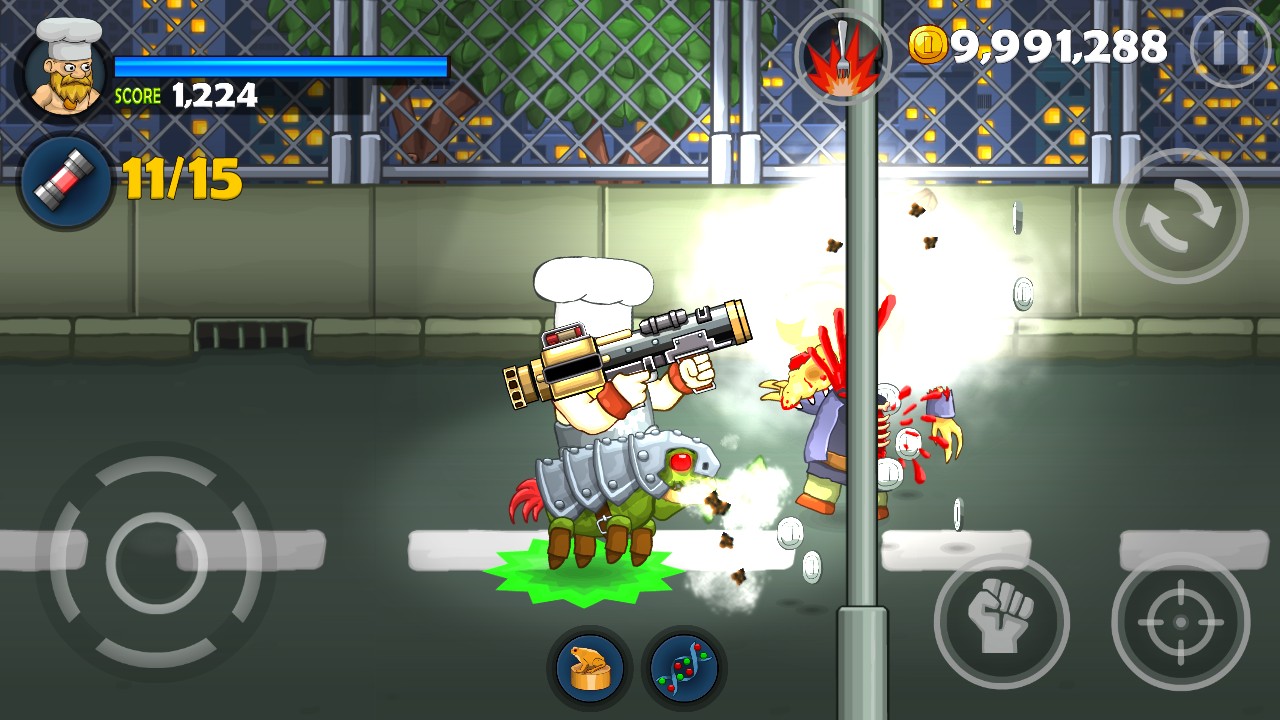Activate the DNA helix mutation button

coord(684,667)
